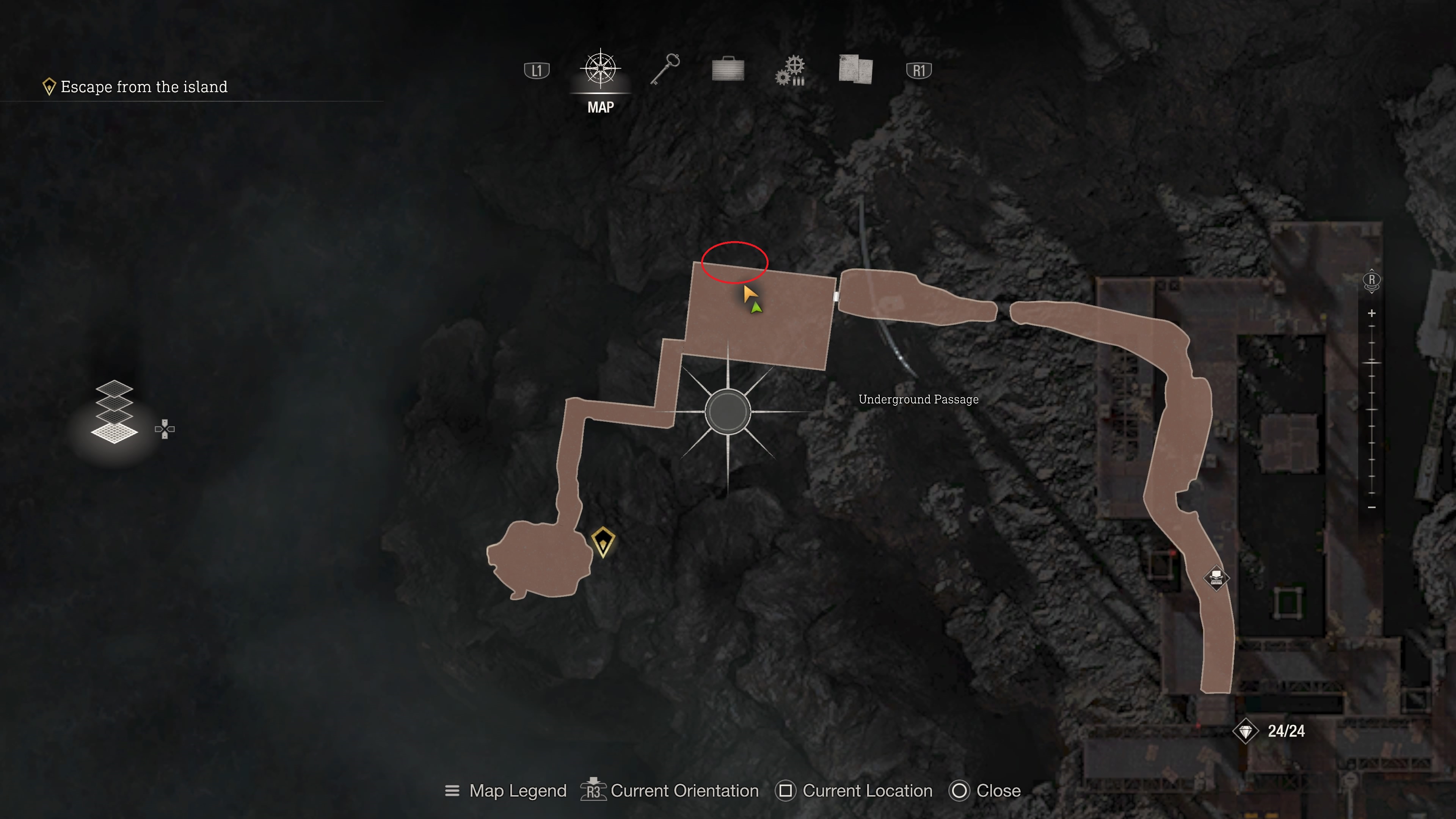
Task: Click the Underground Passage area label
Action: click(x=918, y=400)
